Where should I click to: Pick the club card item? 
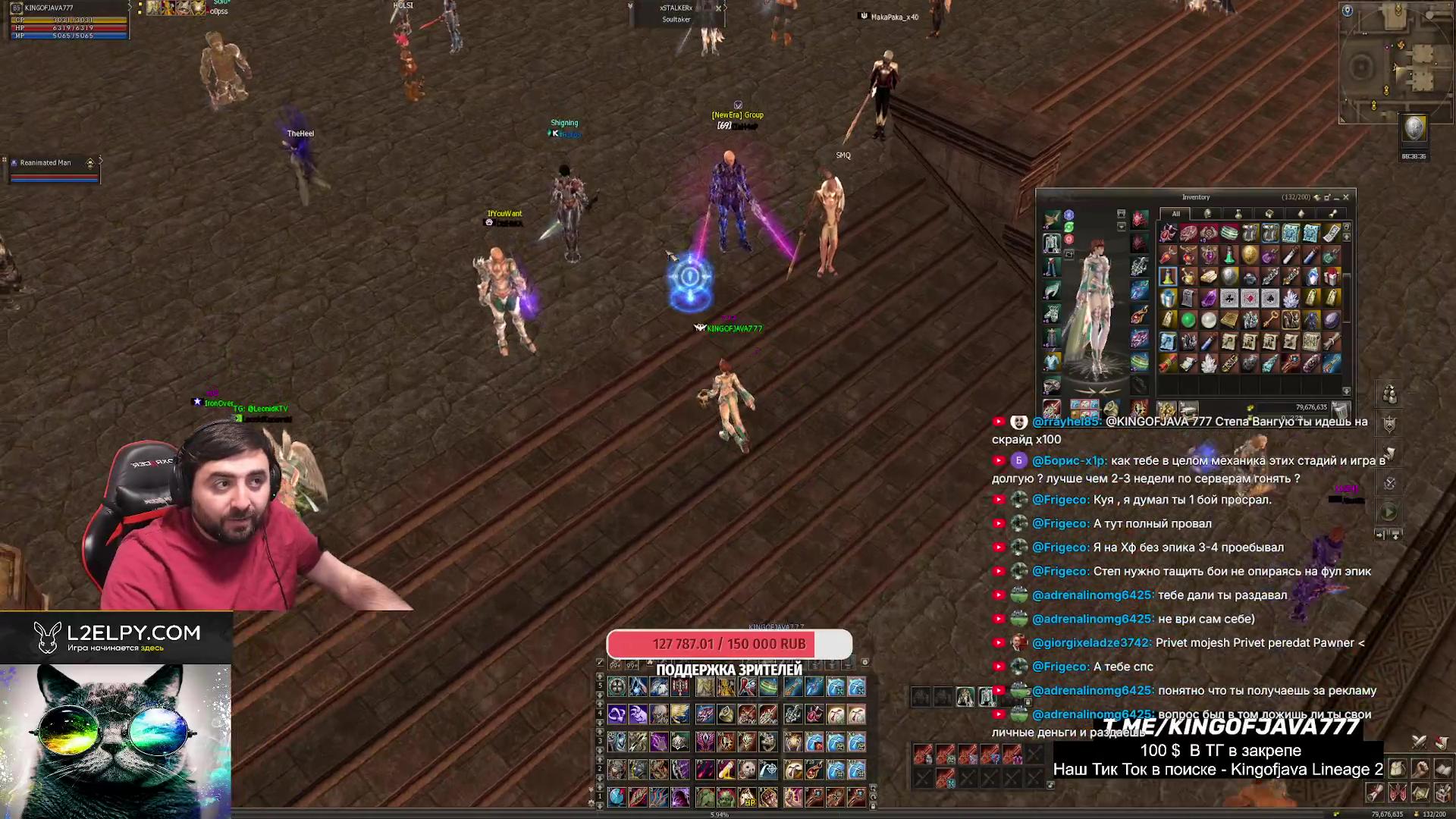pos(1229,298)
